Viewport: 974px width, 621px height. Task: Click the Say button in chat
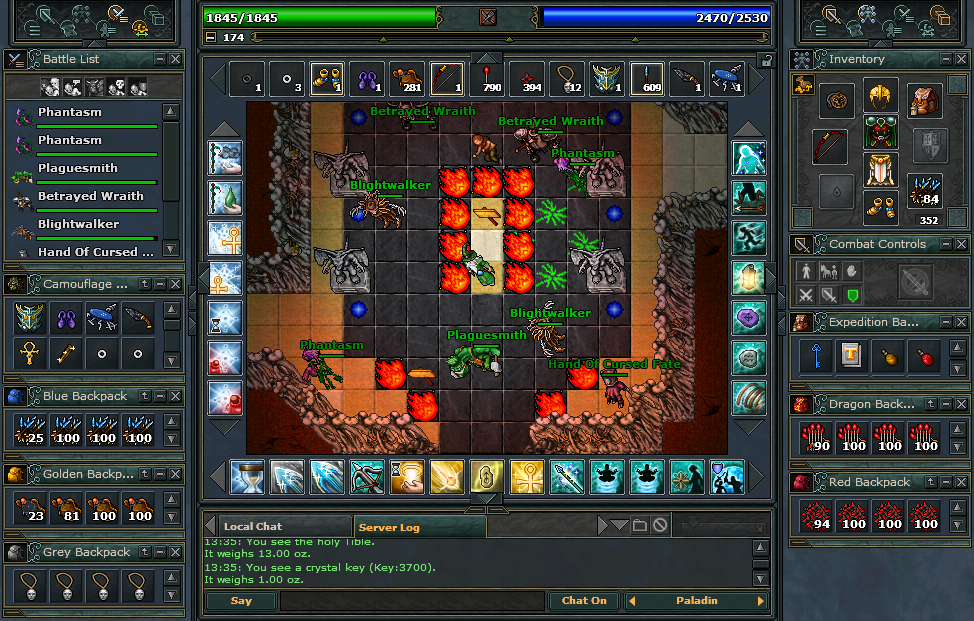[241, 601]
